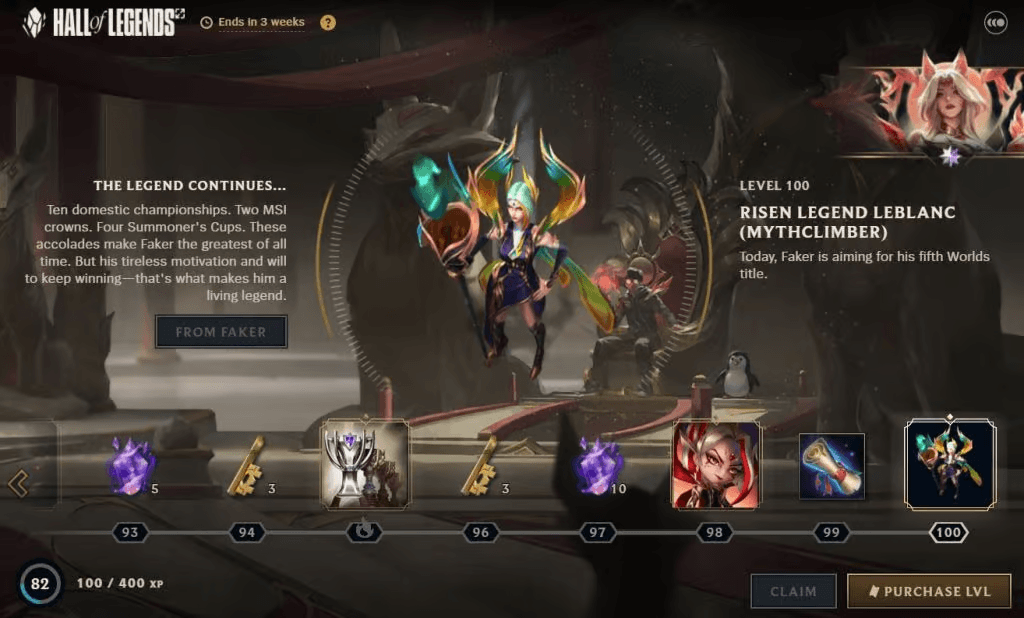
Task: Jump to the level 100 track marker
Action: [949, 533]
